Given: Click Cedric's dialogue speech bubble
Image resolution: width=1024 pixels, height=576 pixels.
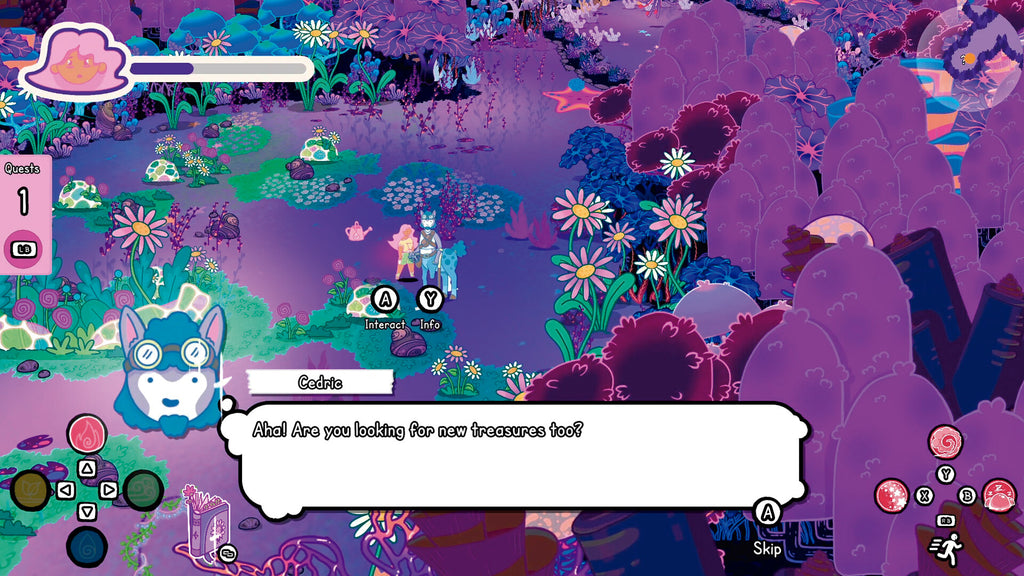Looking at the screenshot, I should (515, 456).
